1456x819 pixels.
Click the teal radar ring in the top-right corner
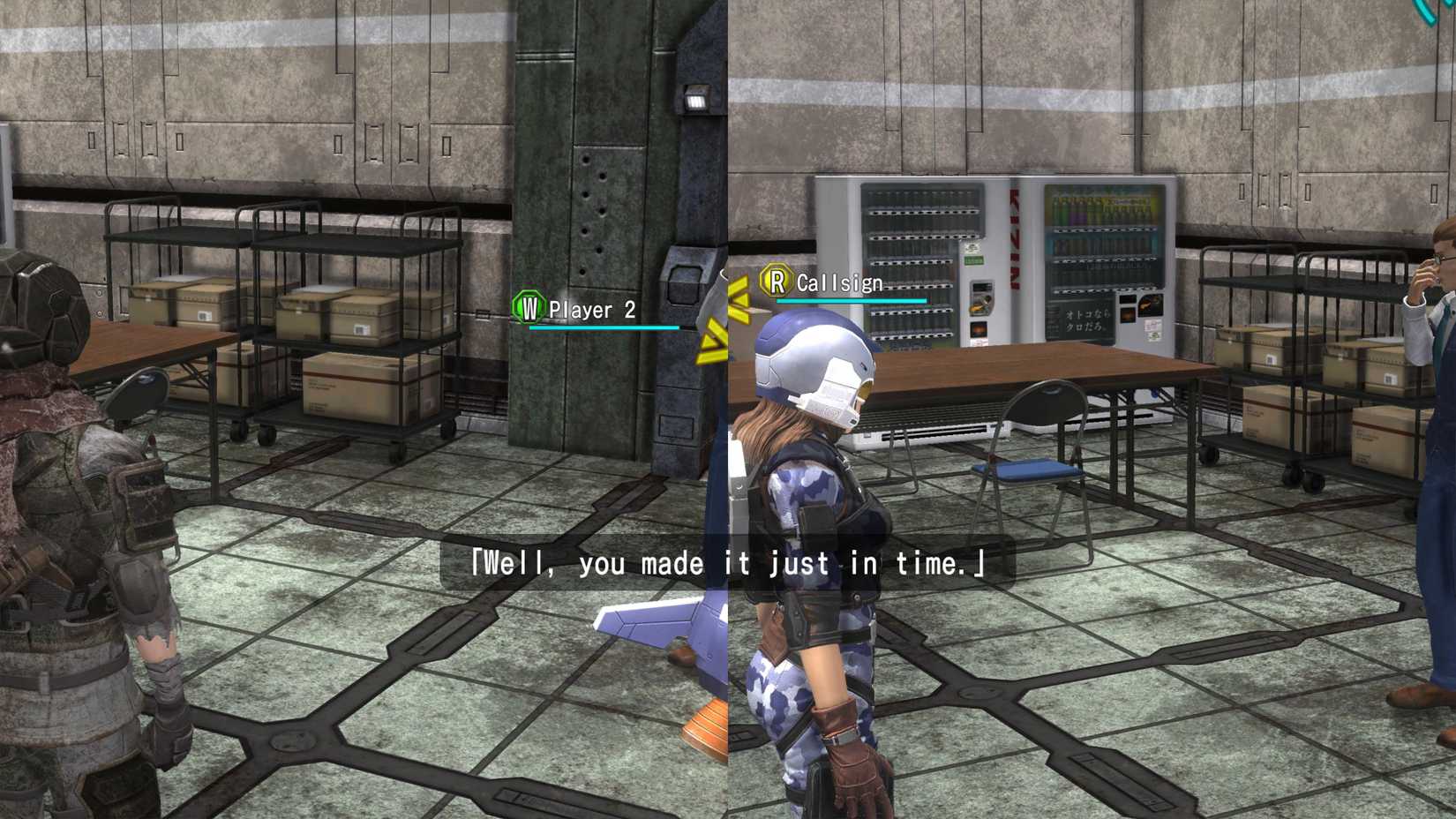1427,13
